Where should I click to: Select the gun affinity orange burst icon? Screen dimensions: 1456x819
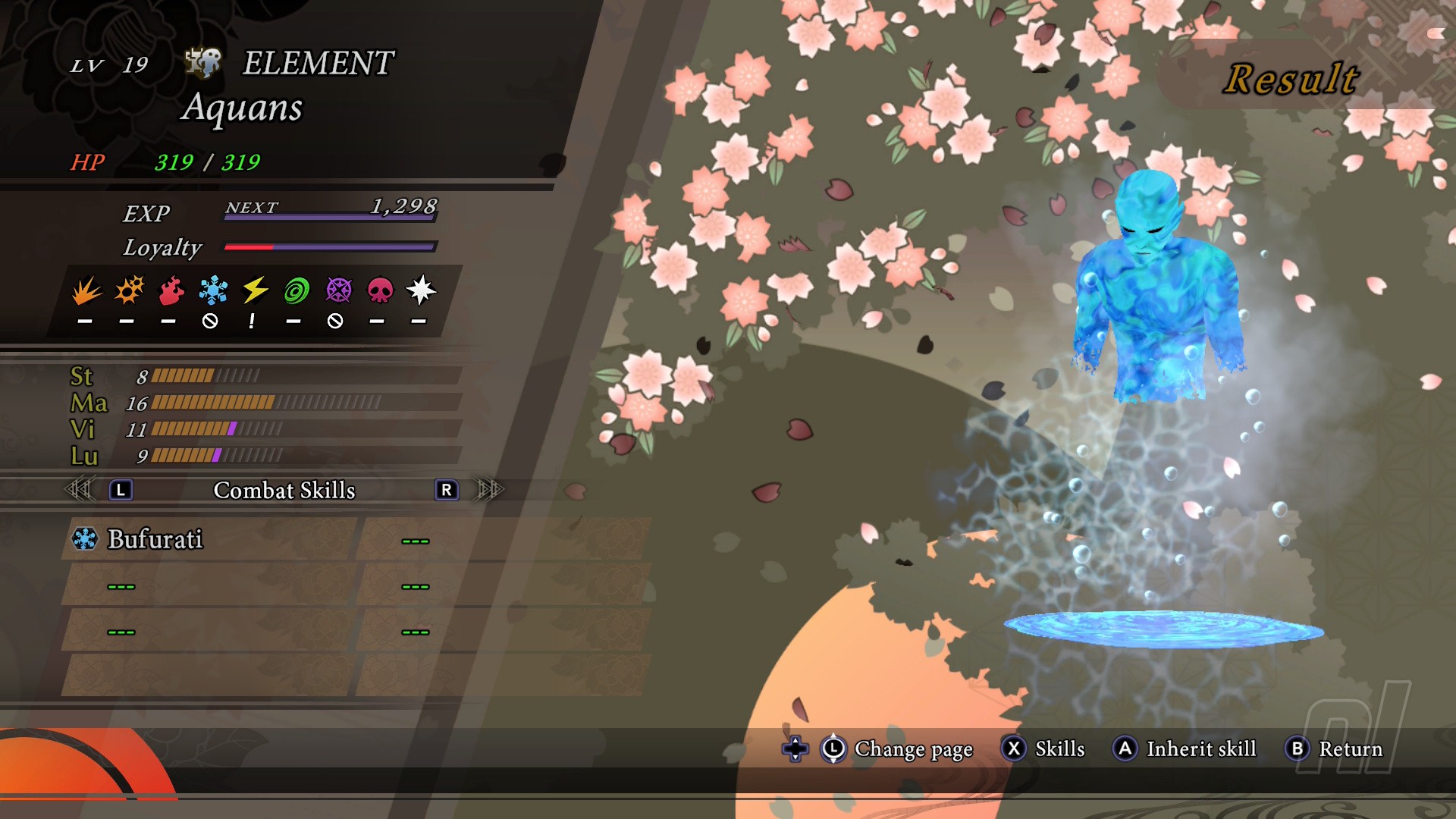(x=129, y=290)
